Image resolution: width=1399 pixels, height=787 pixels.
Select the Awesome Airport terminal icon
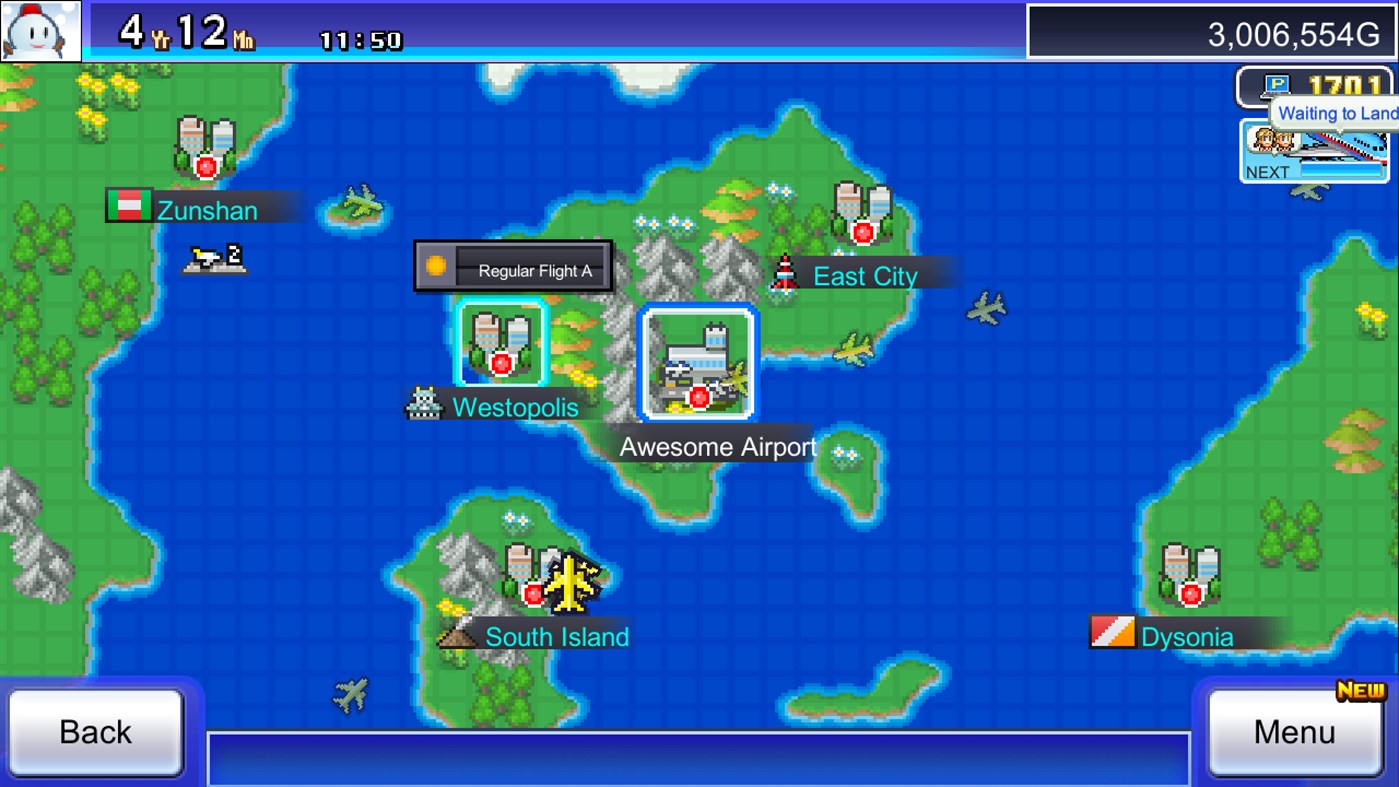pos(698,363)
